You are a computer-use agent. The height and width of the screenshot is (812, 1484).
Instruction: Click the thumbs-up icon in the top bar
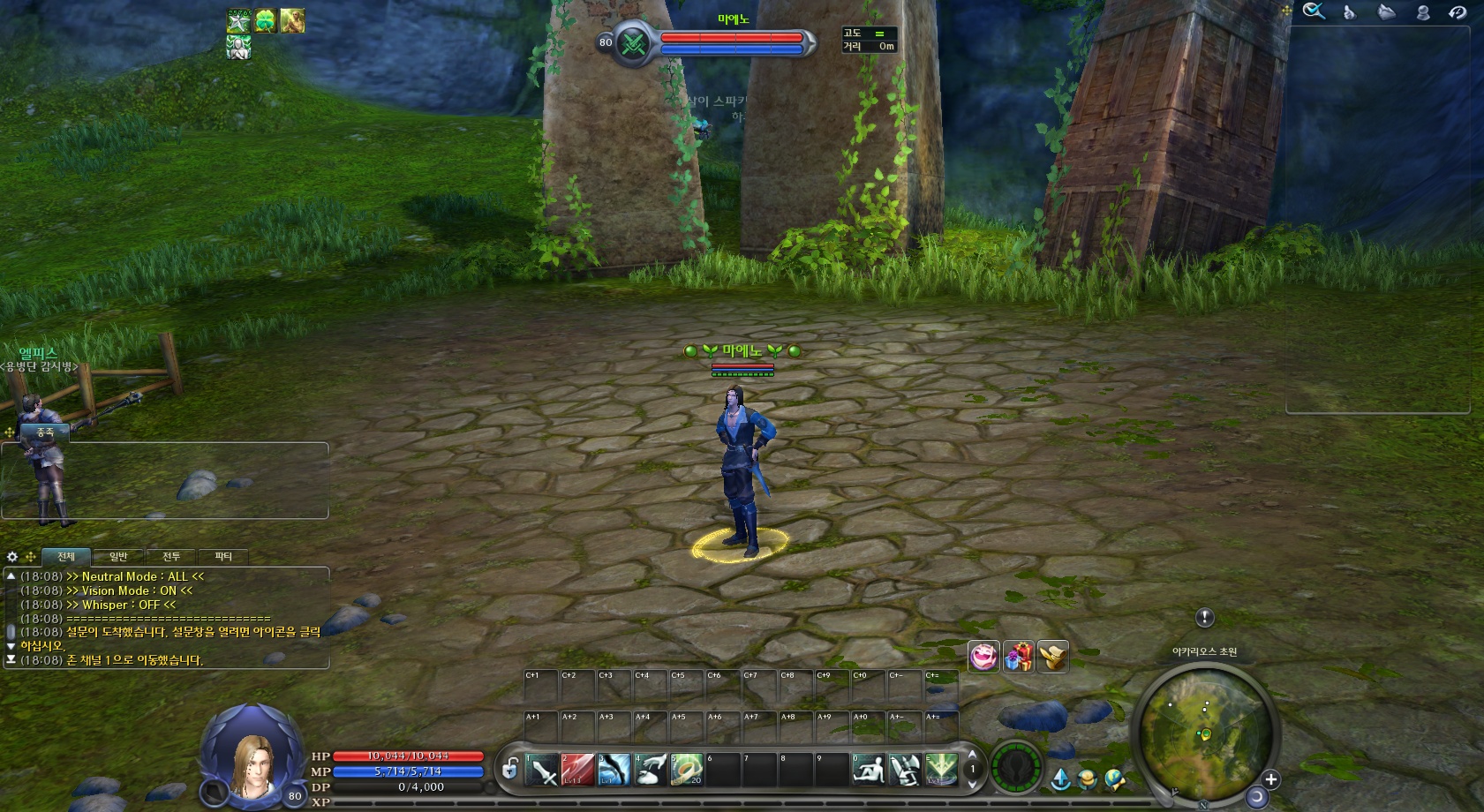[x=1349, y=11]
